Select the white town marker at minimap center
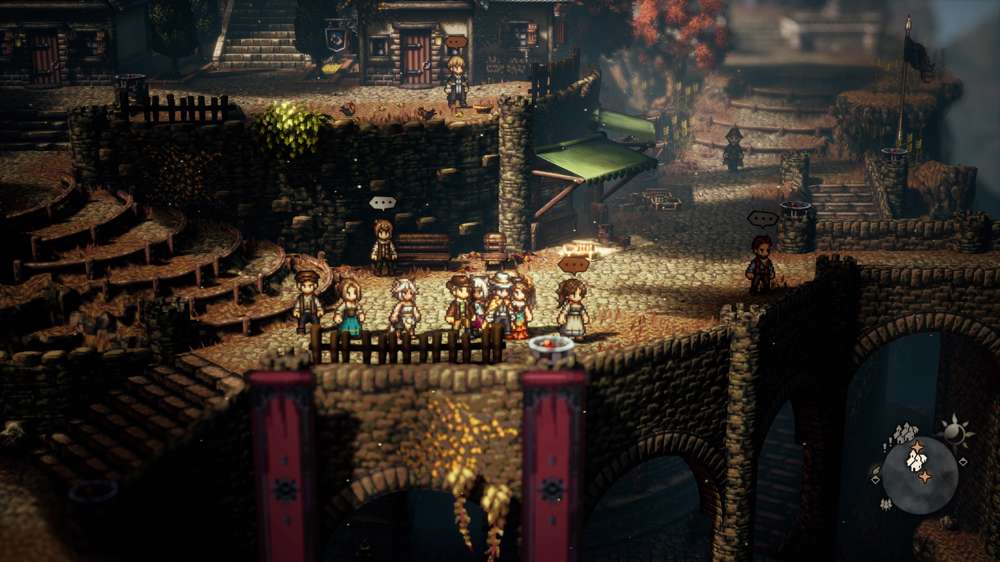The width and height of the screenshot is (1000, 562). tap(916, 460)
